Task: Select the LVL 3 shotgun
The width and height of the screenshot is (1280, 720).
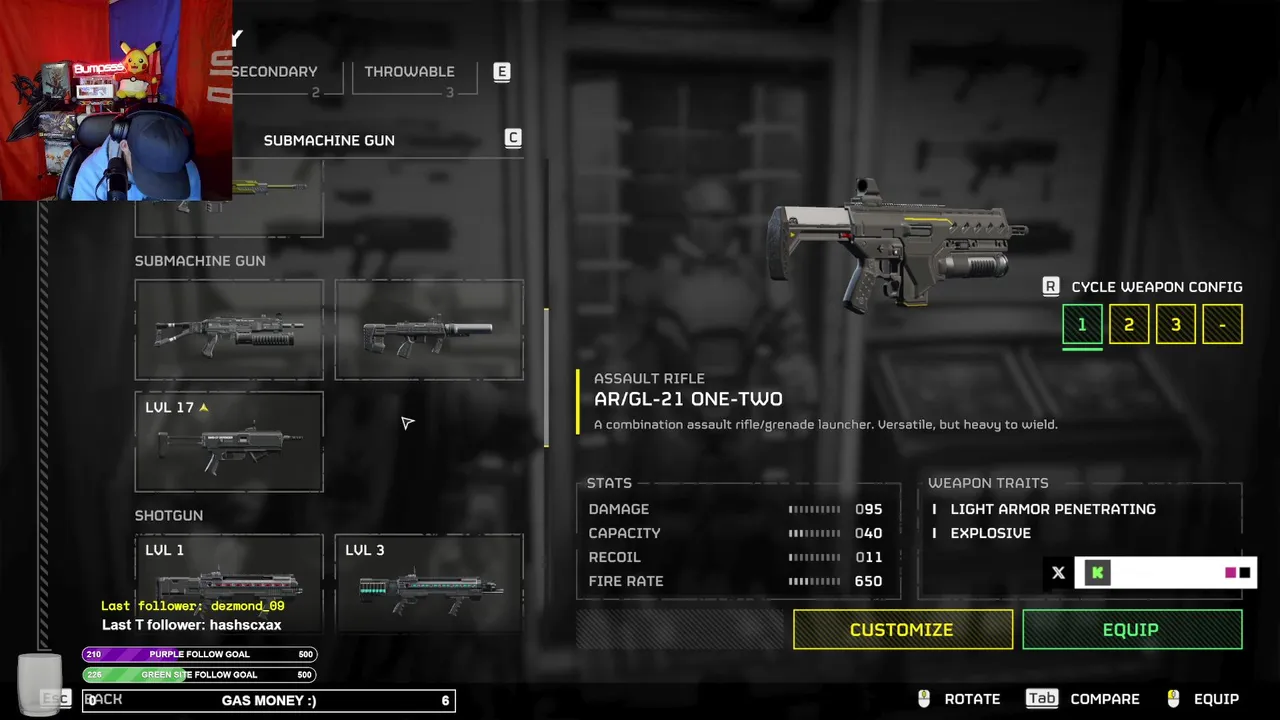Action: pos(429,583)
